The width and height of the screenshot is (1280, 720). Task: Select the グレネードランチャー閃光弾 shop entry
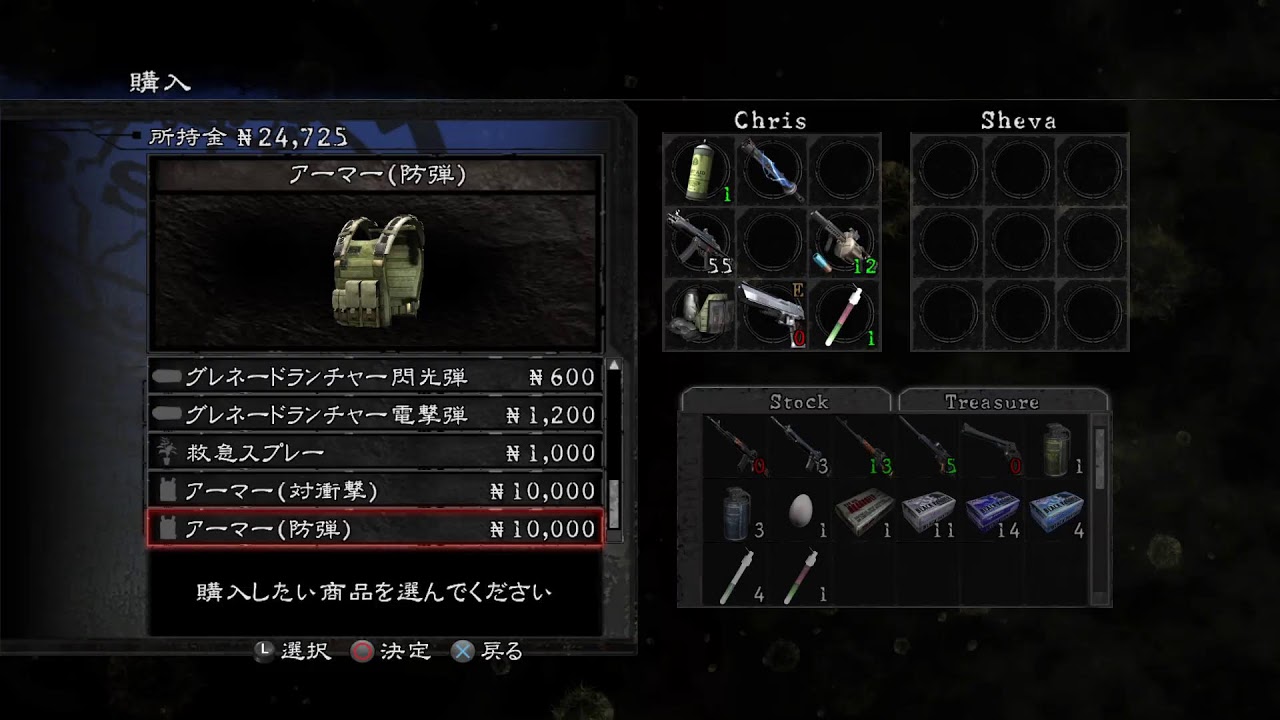coord(375,377)
